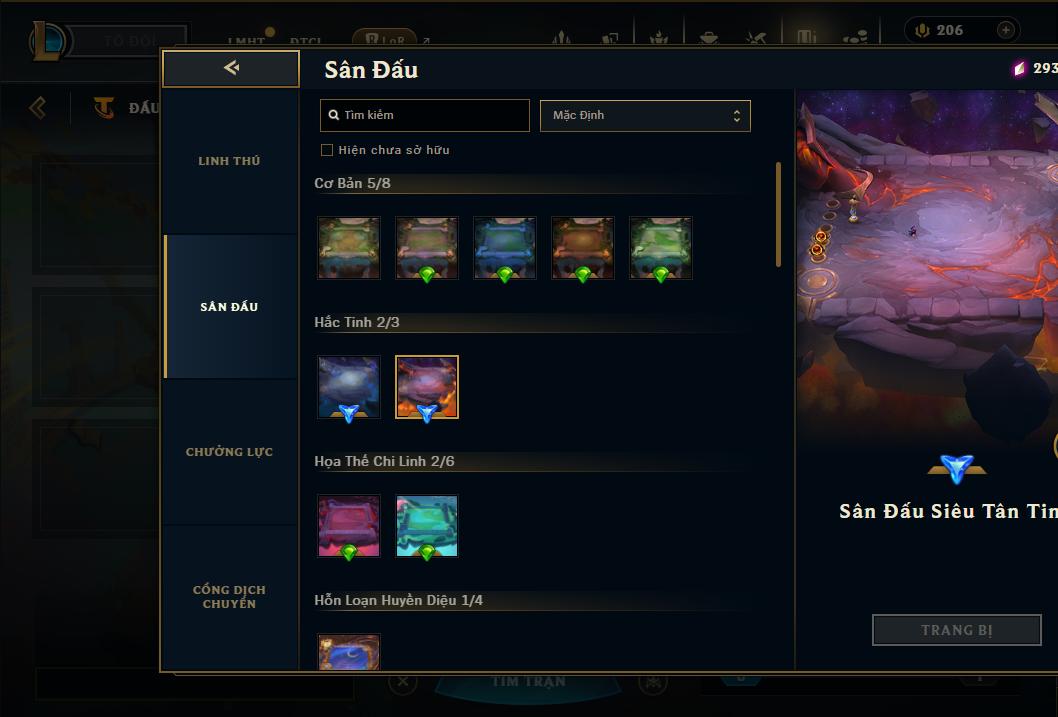Select the orange-brown Cơ Bản arena thumbnail
The width and height of the screenshot is (1058, 717).
pos(583,247)
